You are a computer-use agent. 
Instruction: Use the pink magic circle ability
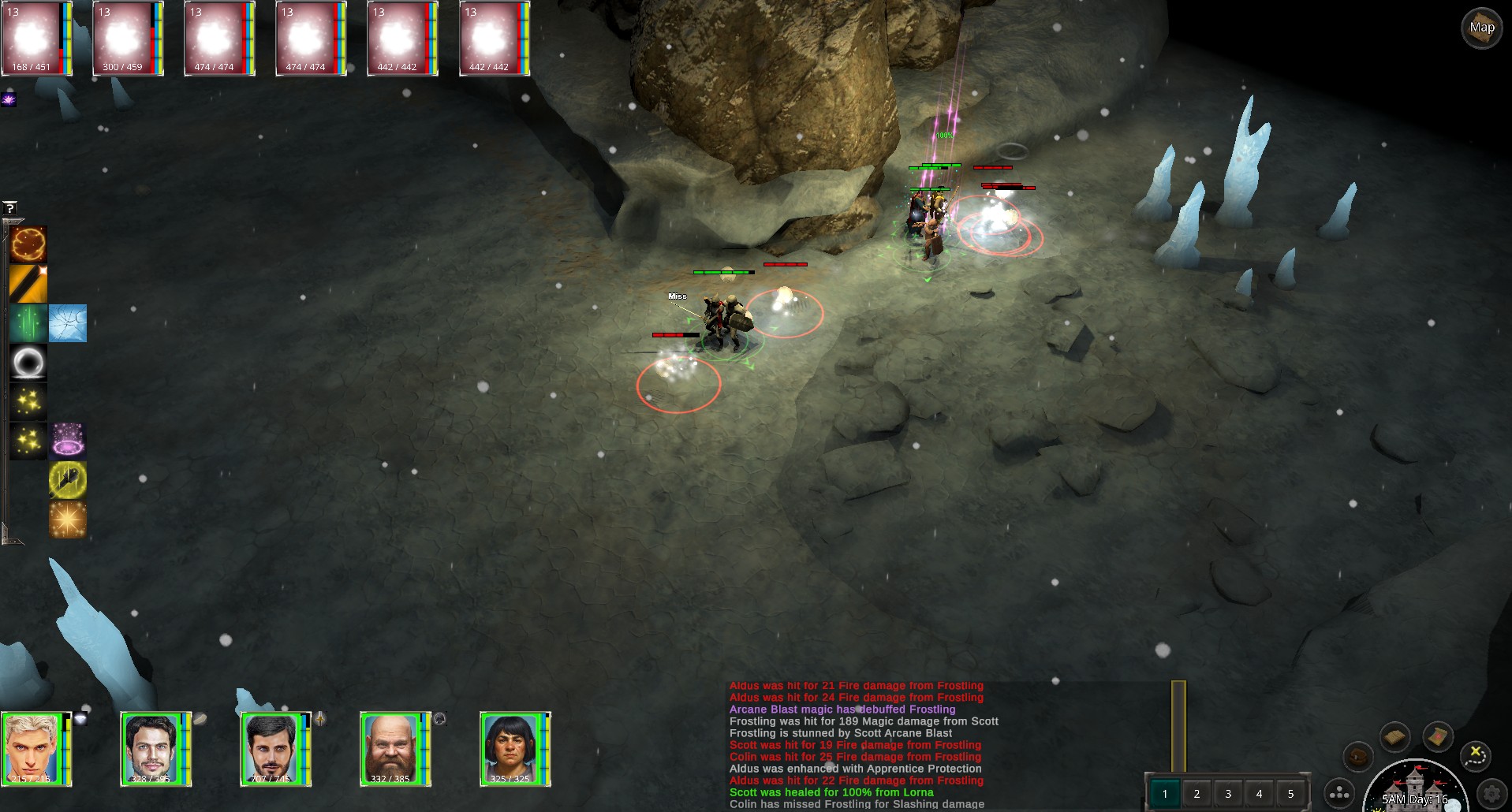pyautogui.click(x=68, y=440)
